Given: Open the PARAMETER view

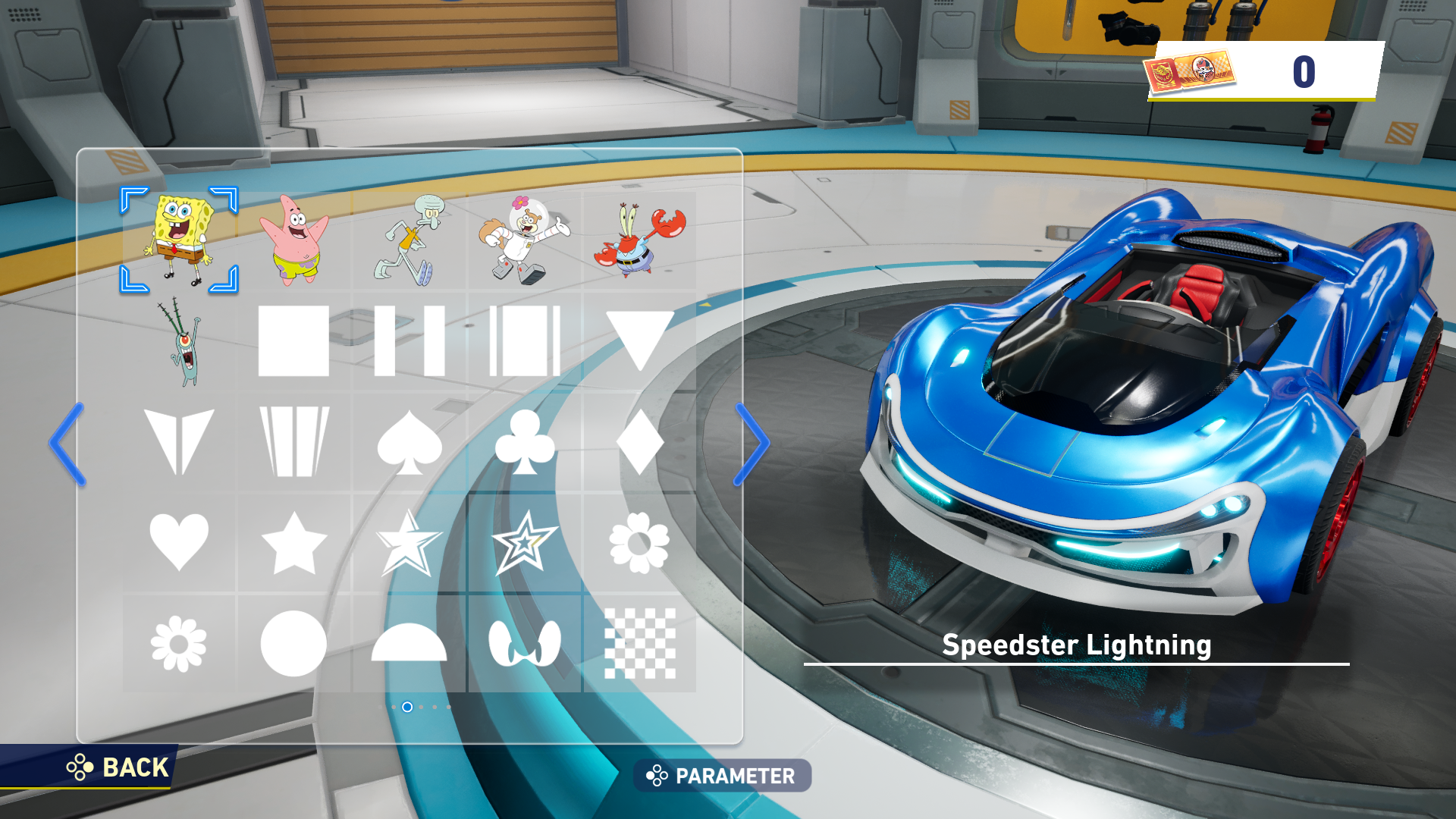Looking at the screenshot, I should 722,776.
